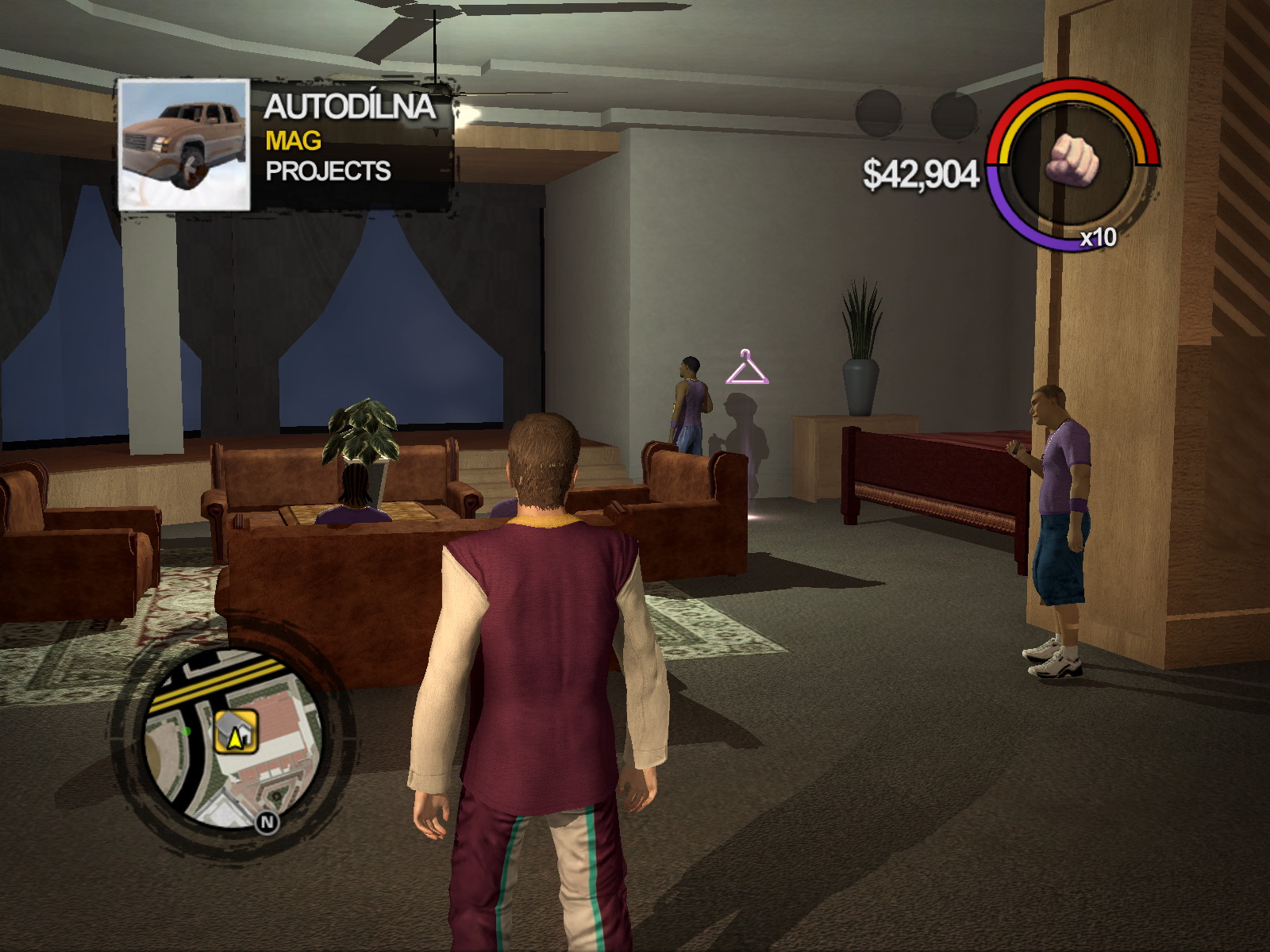Click the purple wardrobe hanger marker
This screenshot has height=952, width=1270.
pyautogui.click(x=746, y=369)
